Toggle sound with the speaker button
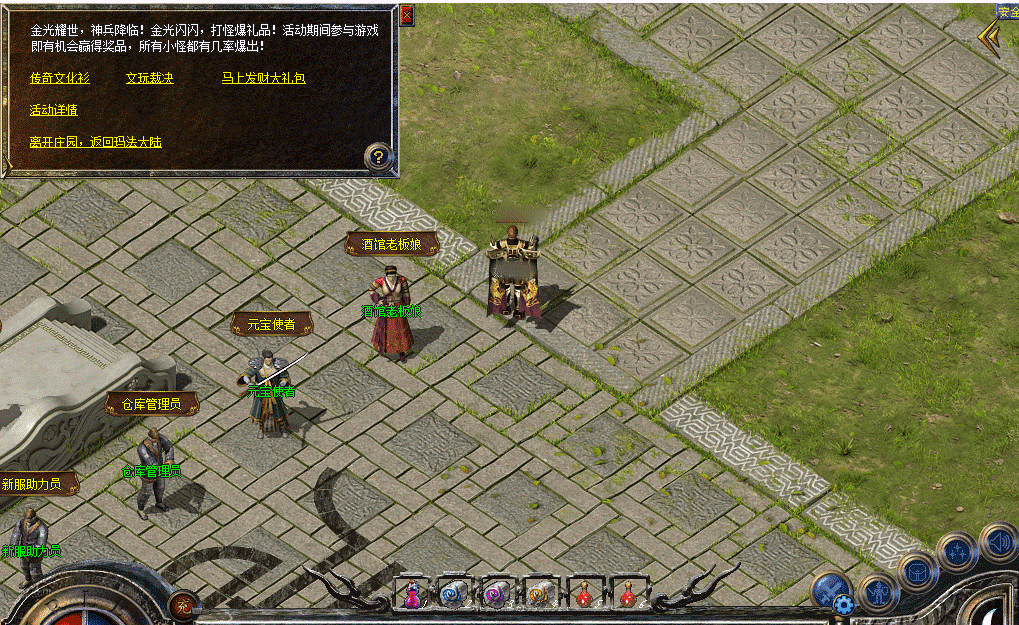 998,543
